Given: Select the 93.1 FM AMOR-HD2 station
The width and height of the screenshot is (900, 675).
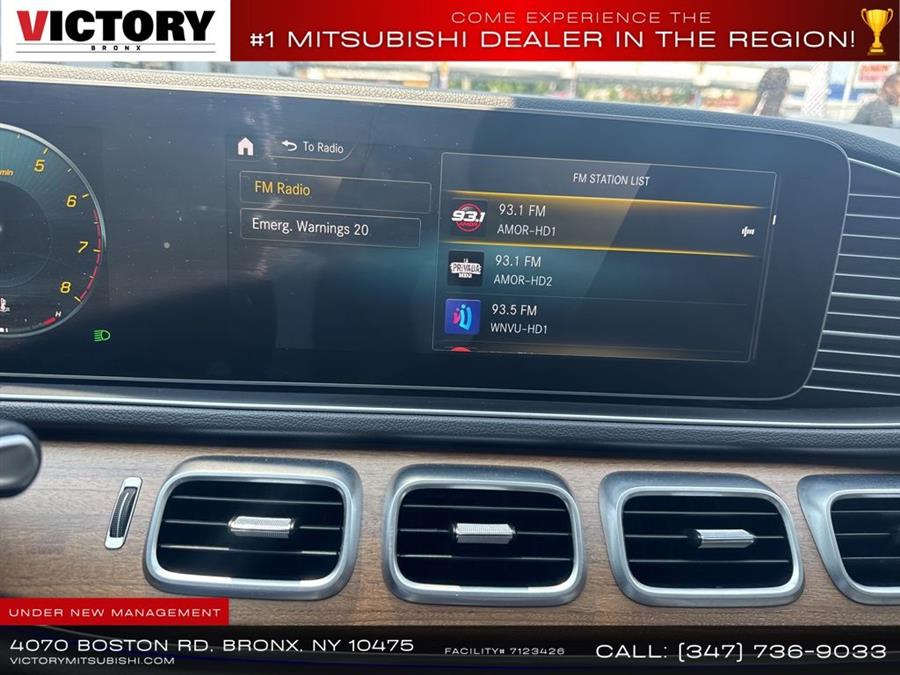Looking at the screenshot, I should pyautogui.click(x=600, y=270).
